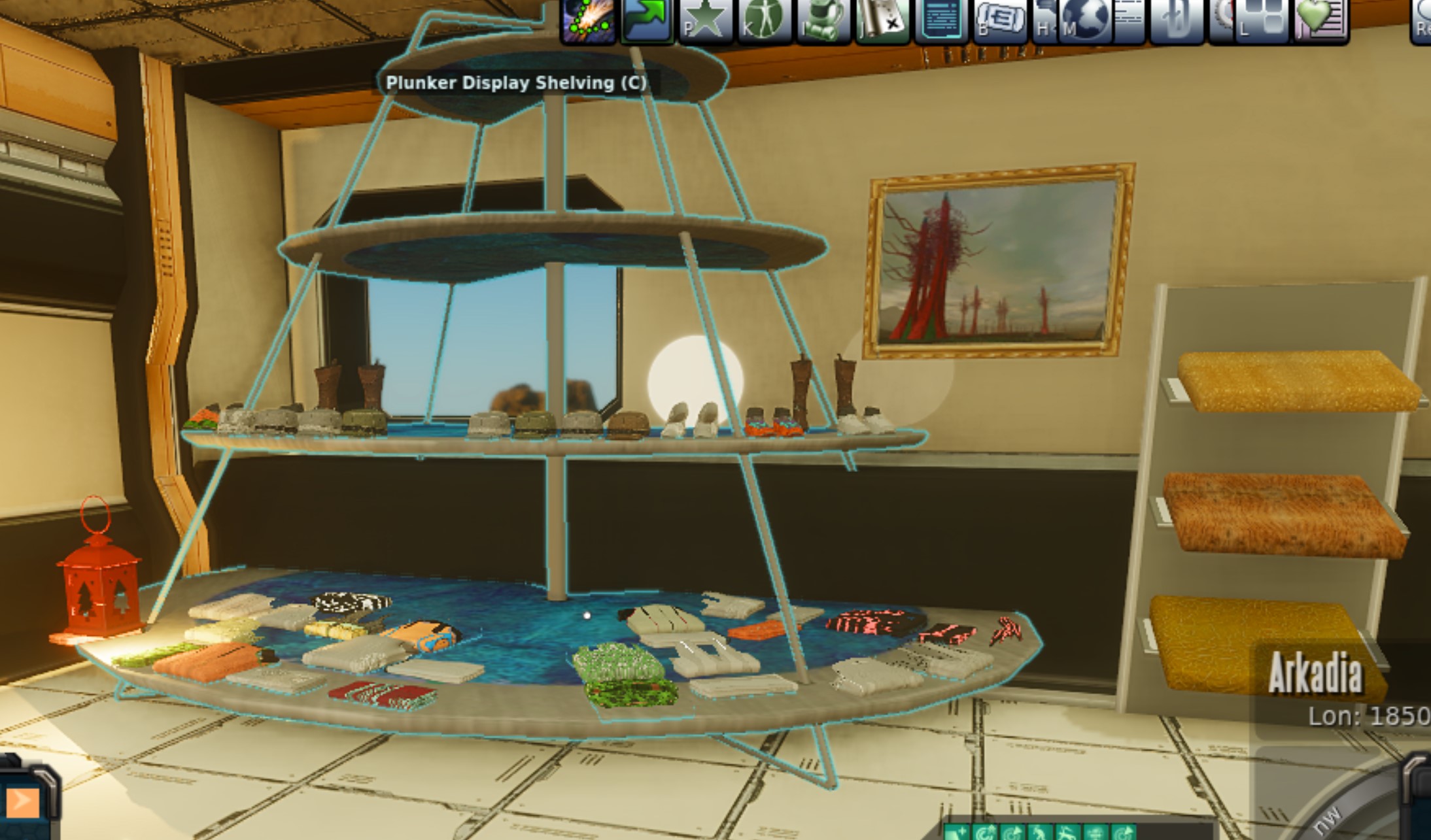The width and height of the screenshot is (1431, 840).
Task: Open the green star icon marked P
Action: pyautogui.click(x=705, y=20)
